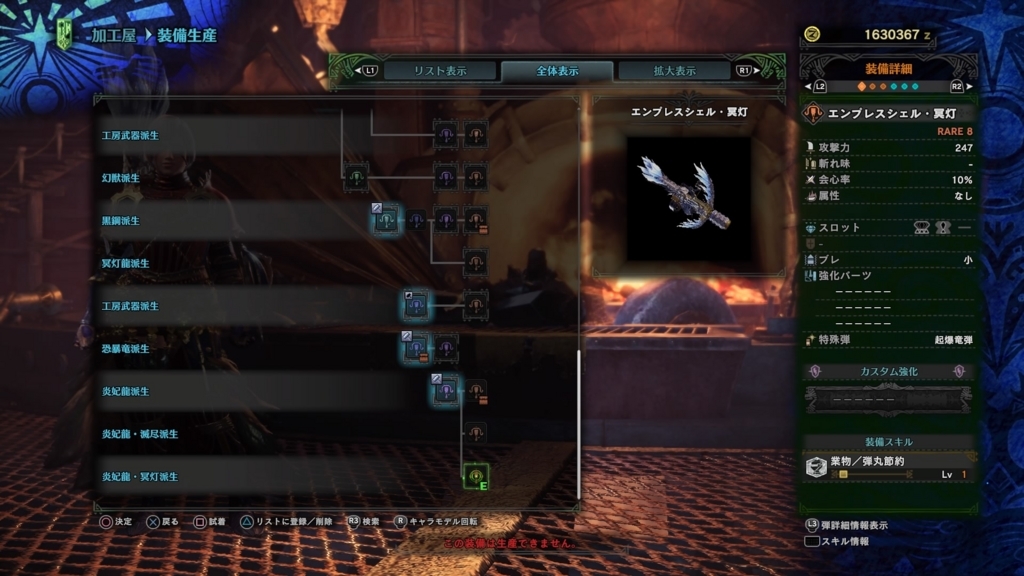Select the 炎妃龍・冥灯派生 row label
This screenshot has width=1024, height=576.
[139, 477]
